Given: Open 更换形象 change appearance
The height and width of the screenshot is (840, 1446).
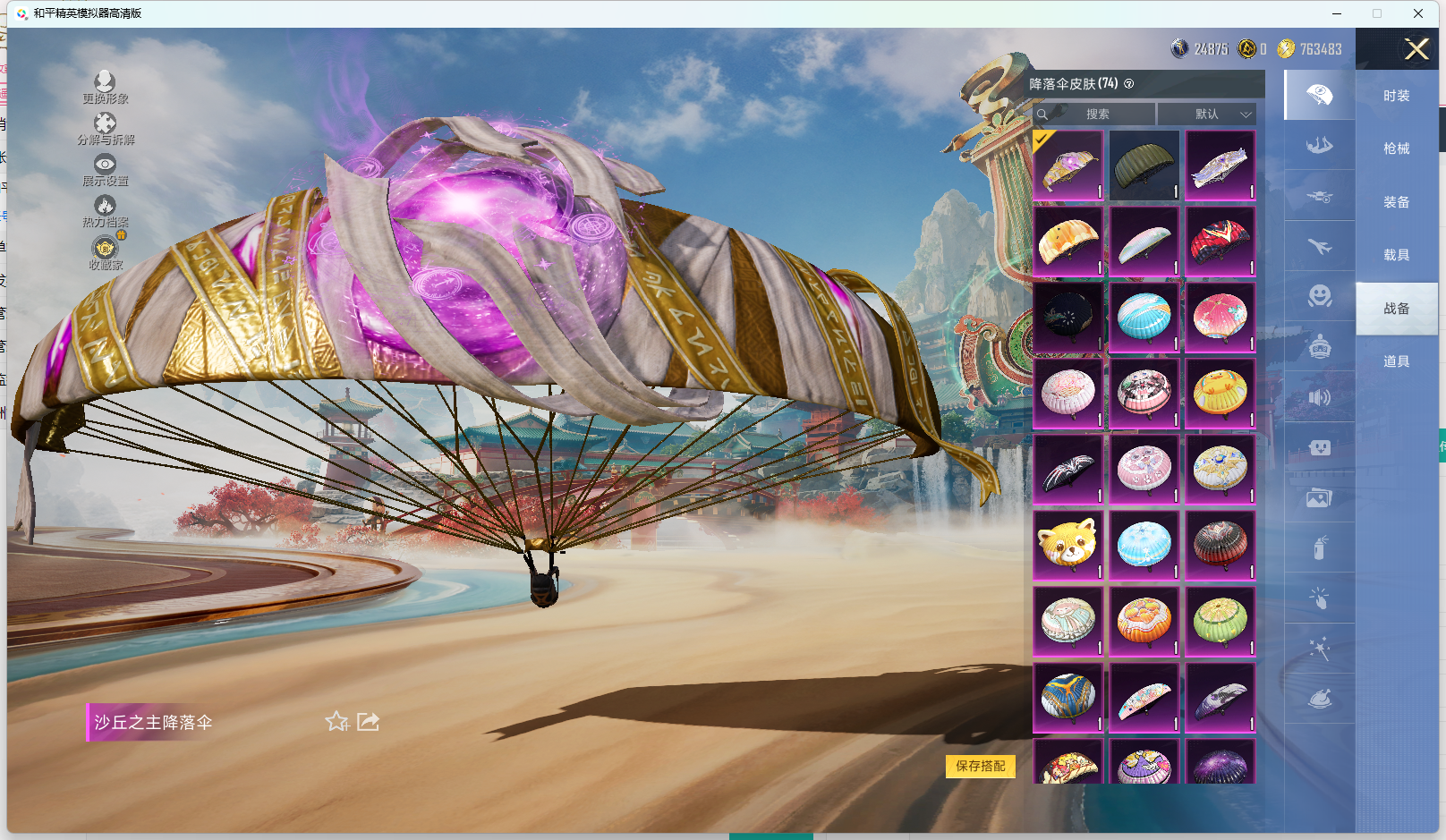Looking at the screenshot, I should coord(105,87).
